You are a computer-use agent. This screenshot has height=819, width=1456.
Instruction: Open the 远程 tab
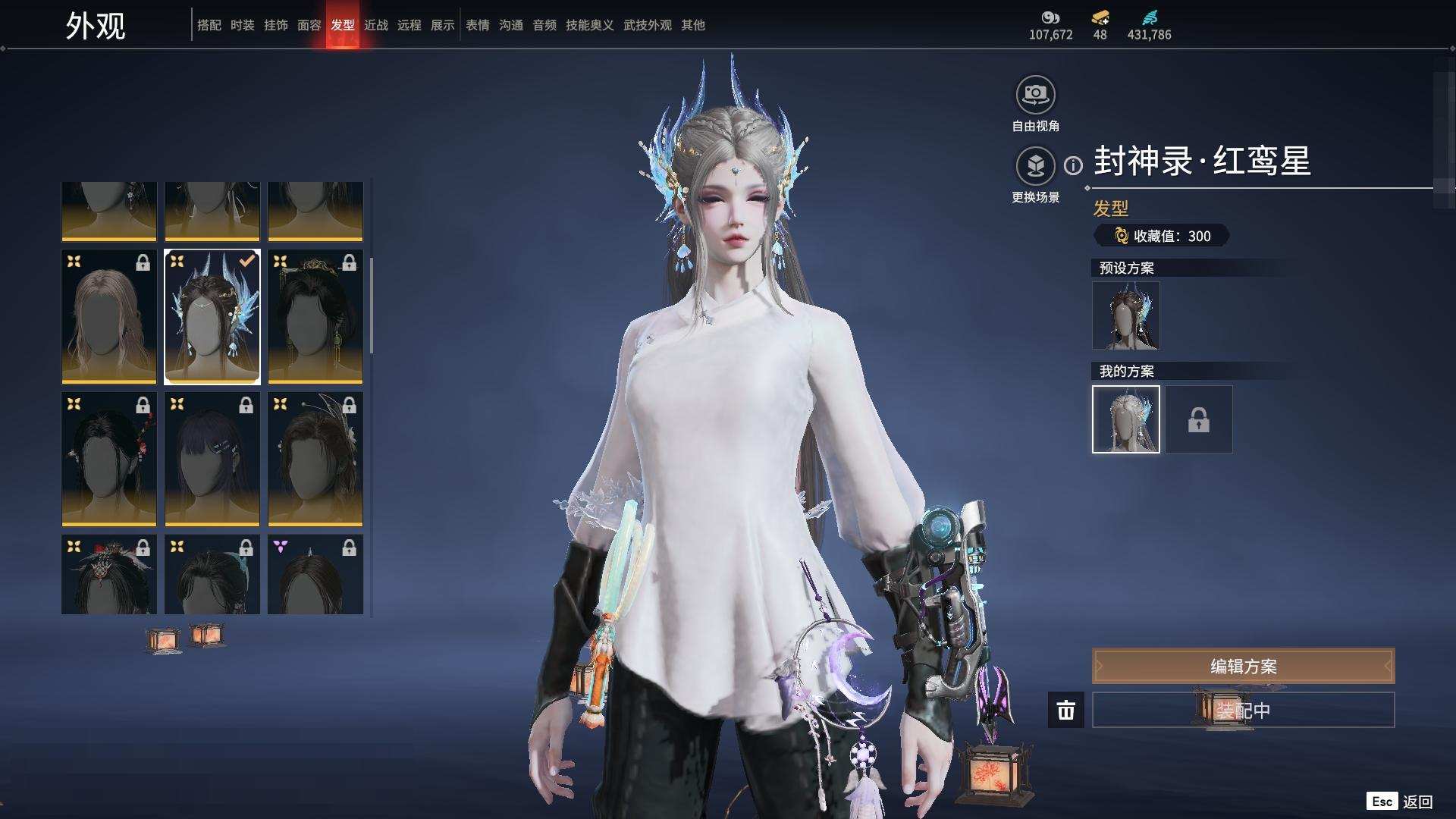pos(409,25)
